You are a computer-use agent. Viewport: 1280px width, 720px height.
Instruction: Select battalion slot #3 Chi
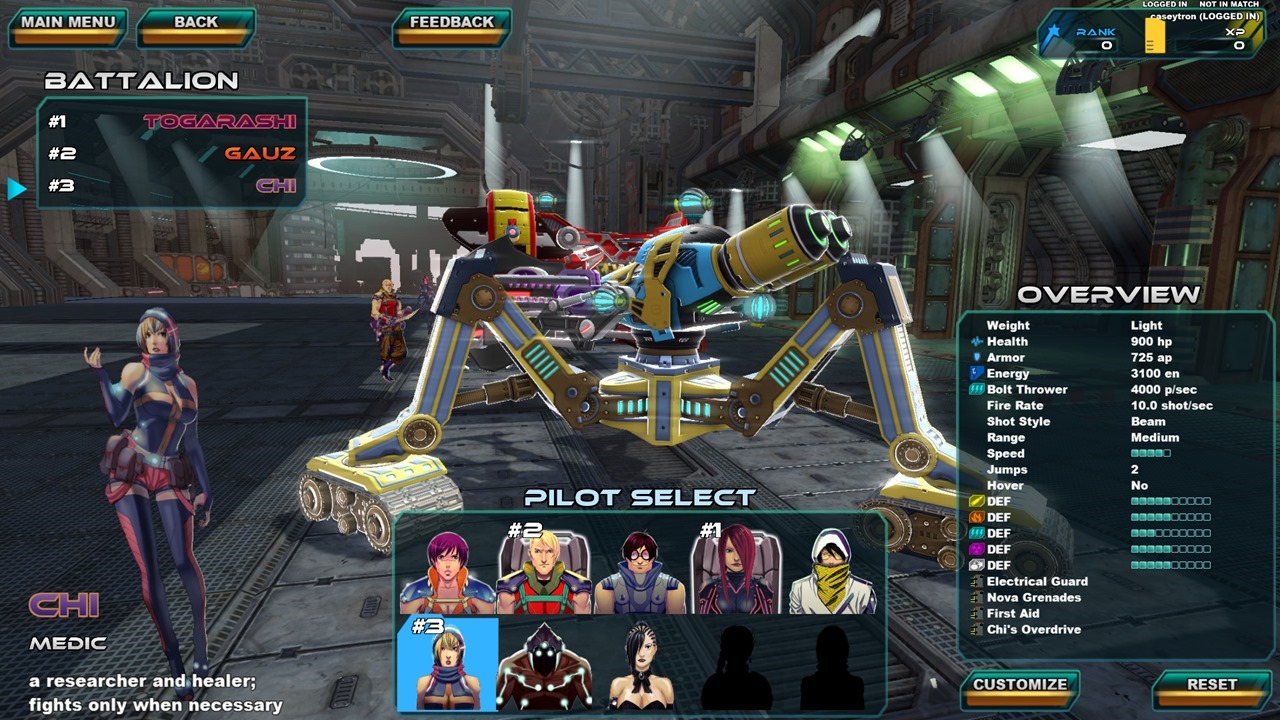[x=172, y=186]
